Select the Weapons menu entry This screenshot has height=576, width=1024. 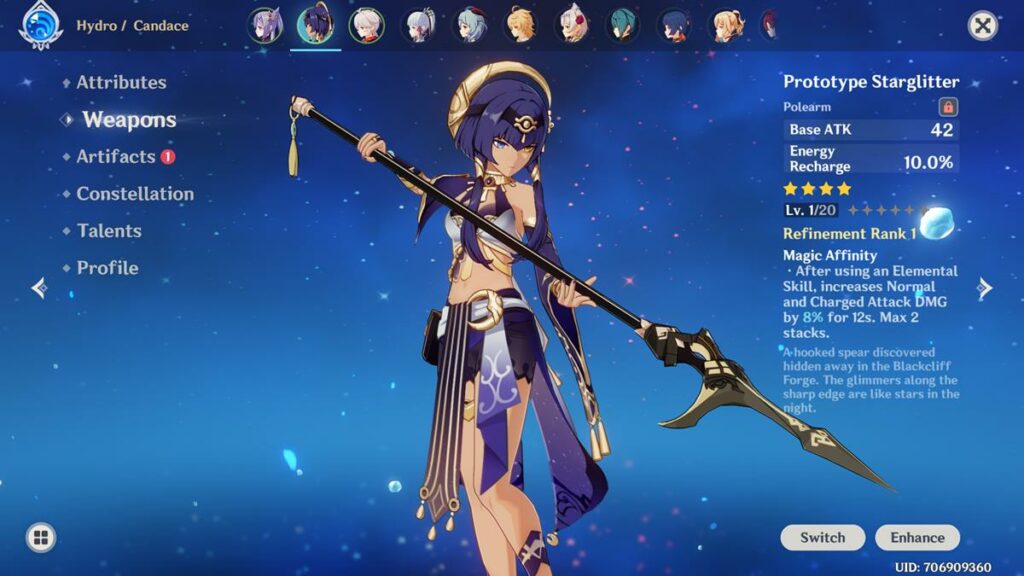tap(129, 120)
